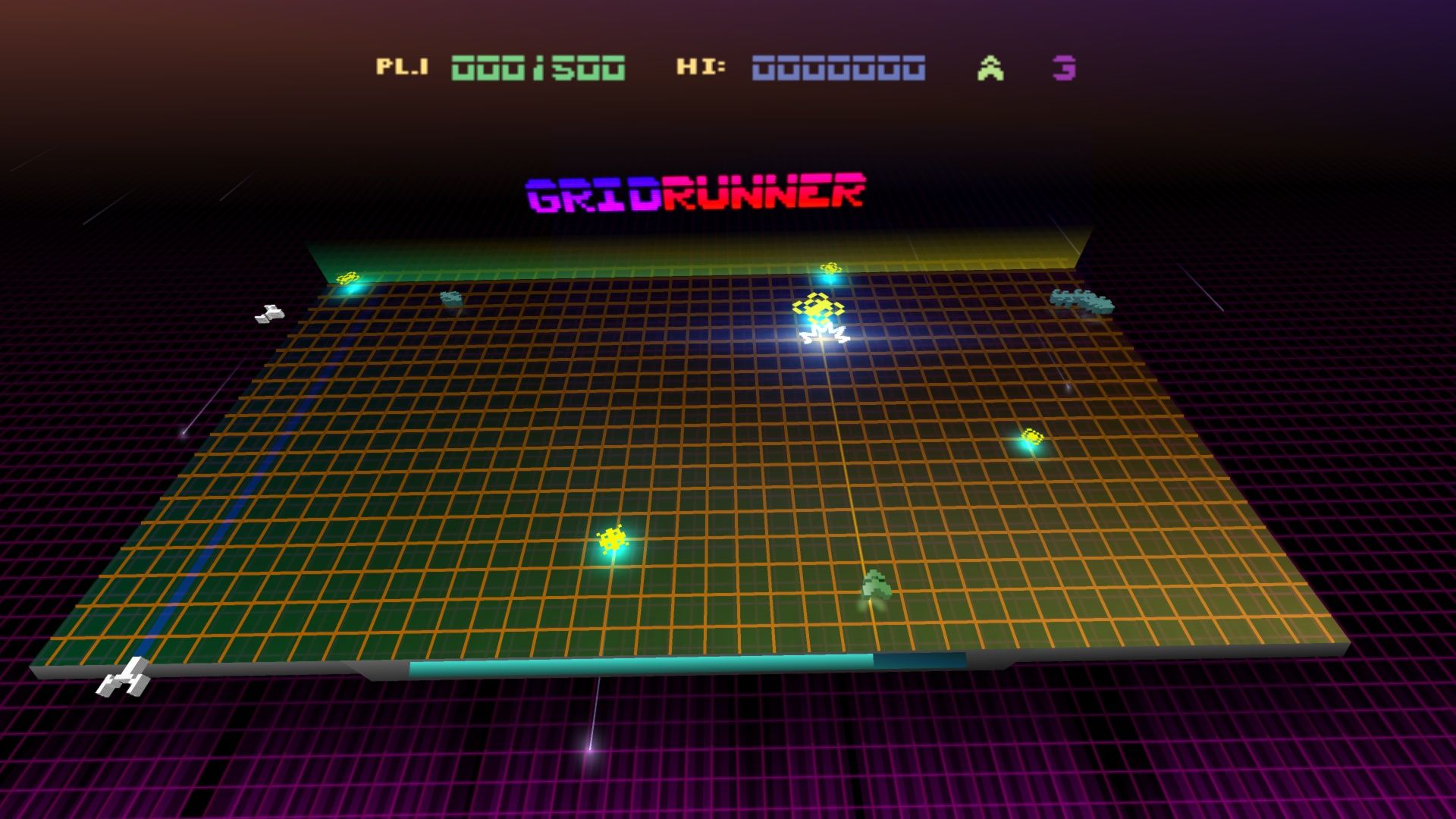1456x819 pixels.
Task: Click the purple lives counter showing 3
Action: [x=1065, y=70]
